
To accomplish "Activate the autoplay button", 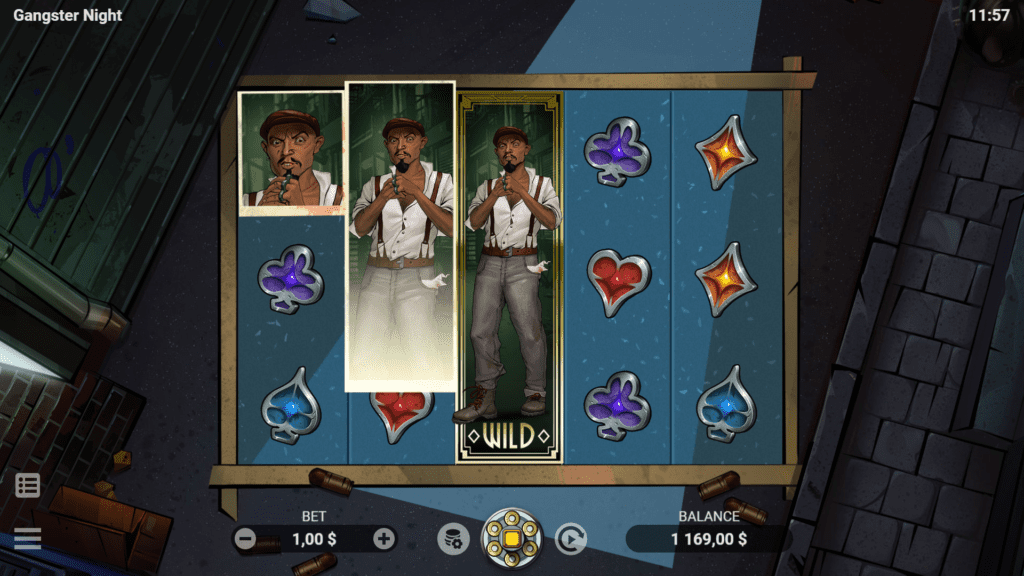I will (571, 539).
